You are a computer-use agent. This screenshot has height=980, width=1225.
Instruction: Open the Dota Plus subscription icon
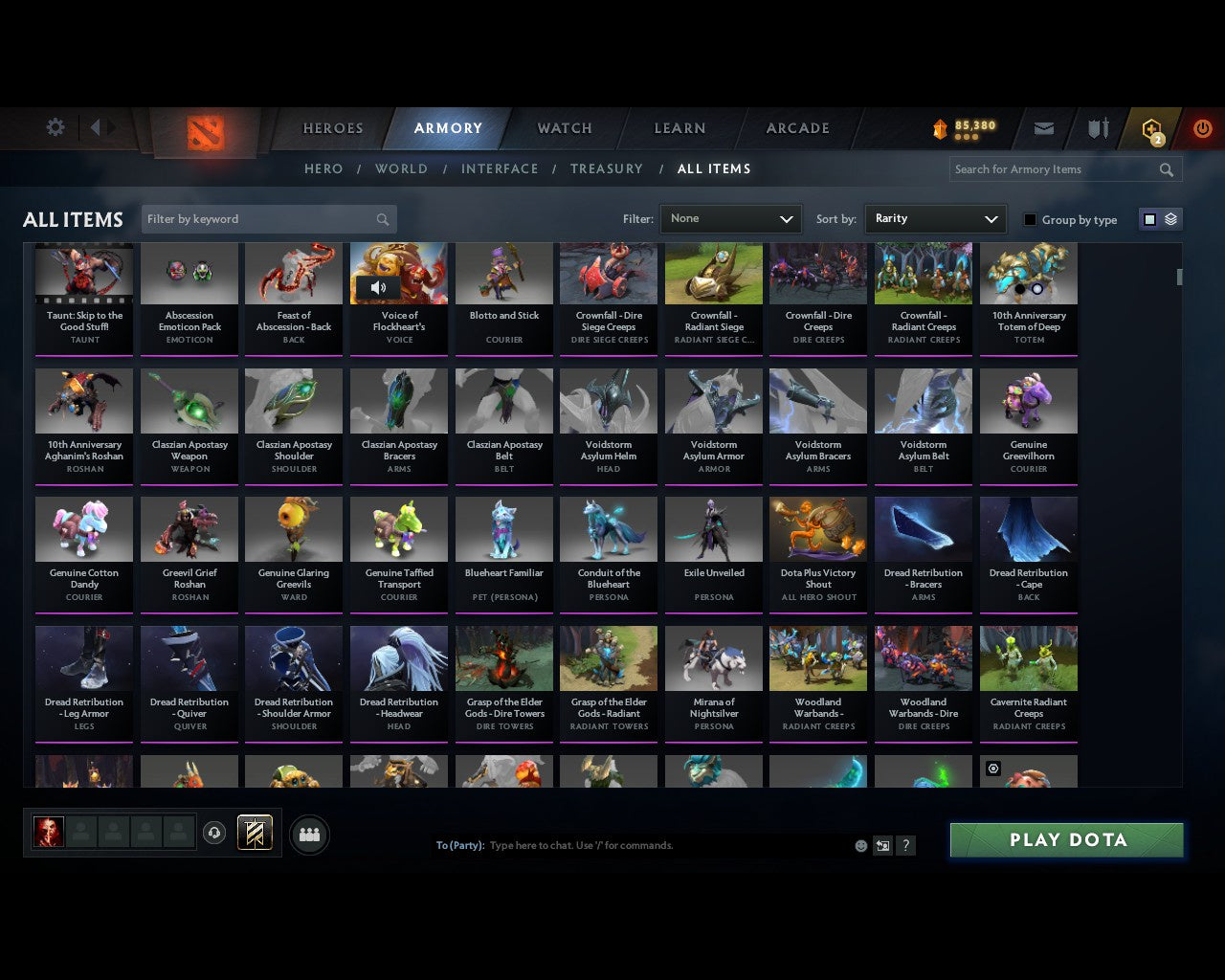[1151, 128]
